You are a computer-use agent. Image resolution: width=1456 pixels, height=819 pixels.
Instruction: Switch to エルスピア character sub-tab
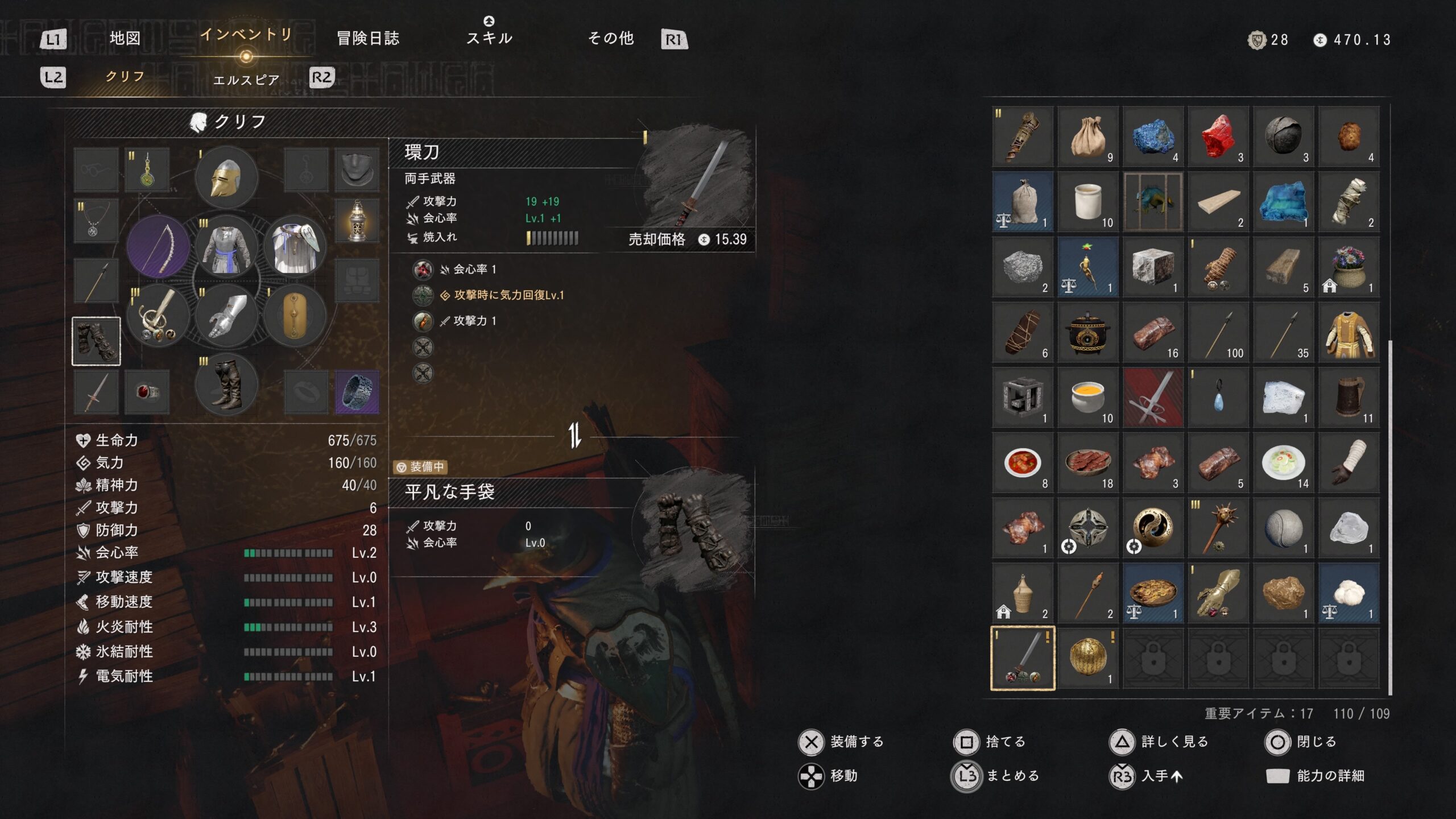[x=246, y=80]
